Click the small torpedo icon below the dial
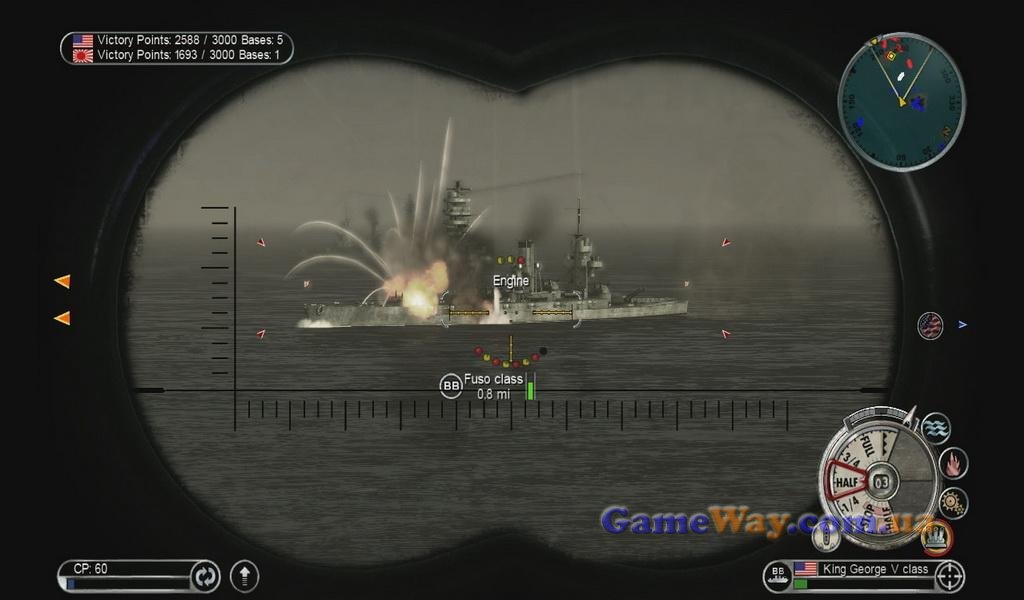 point(827,538)
